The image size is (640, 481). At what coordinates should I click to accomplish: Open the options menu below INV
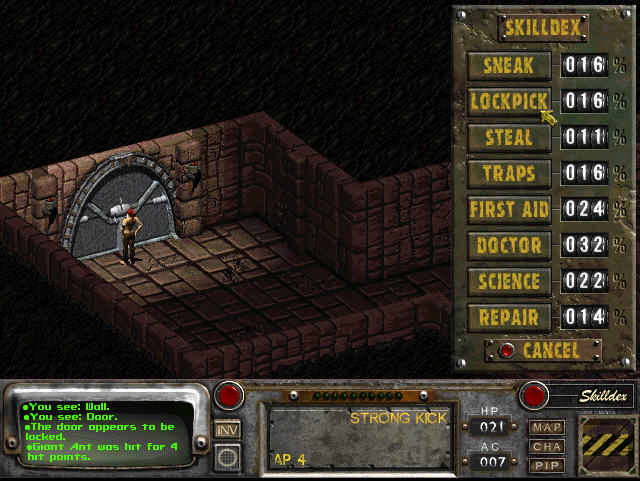pyautogui.click(x=228, y=457)
